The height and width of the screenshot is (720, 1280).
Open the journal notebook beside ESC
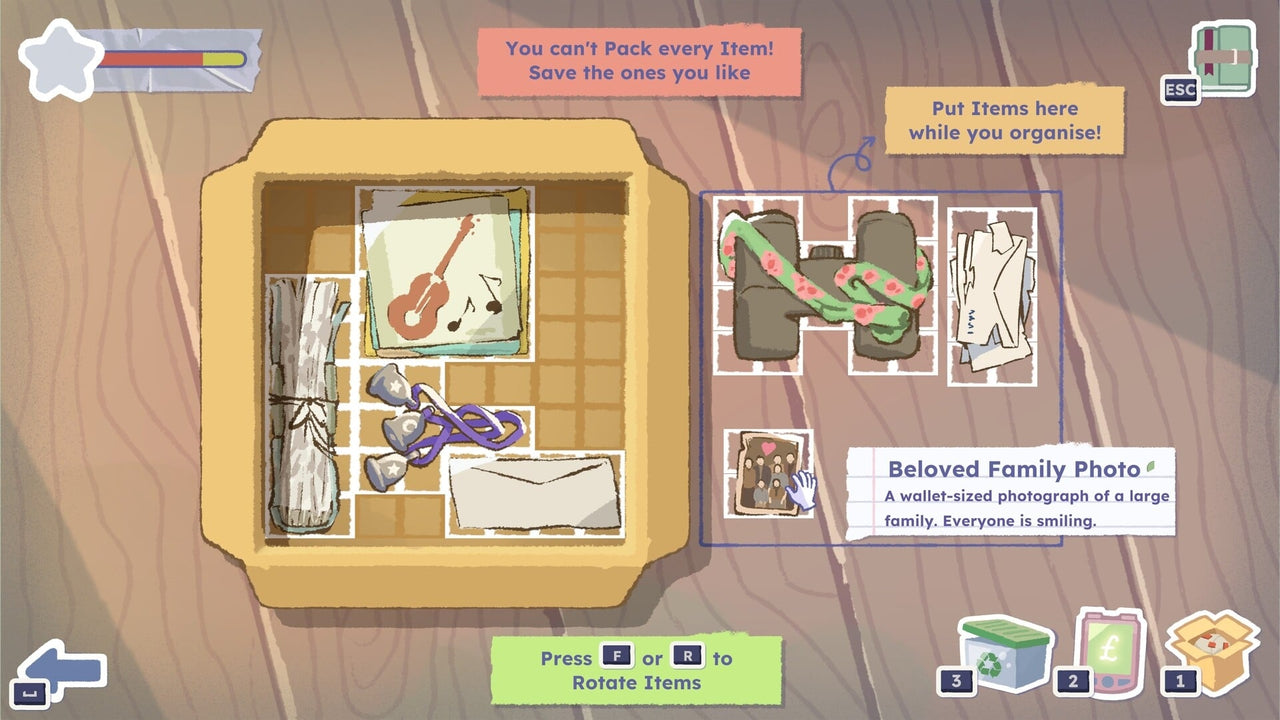click(x=1222, y=57)
